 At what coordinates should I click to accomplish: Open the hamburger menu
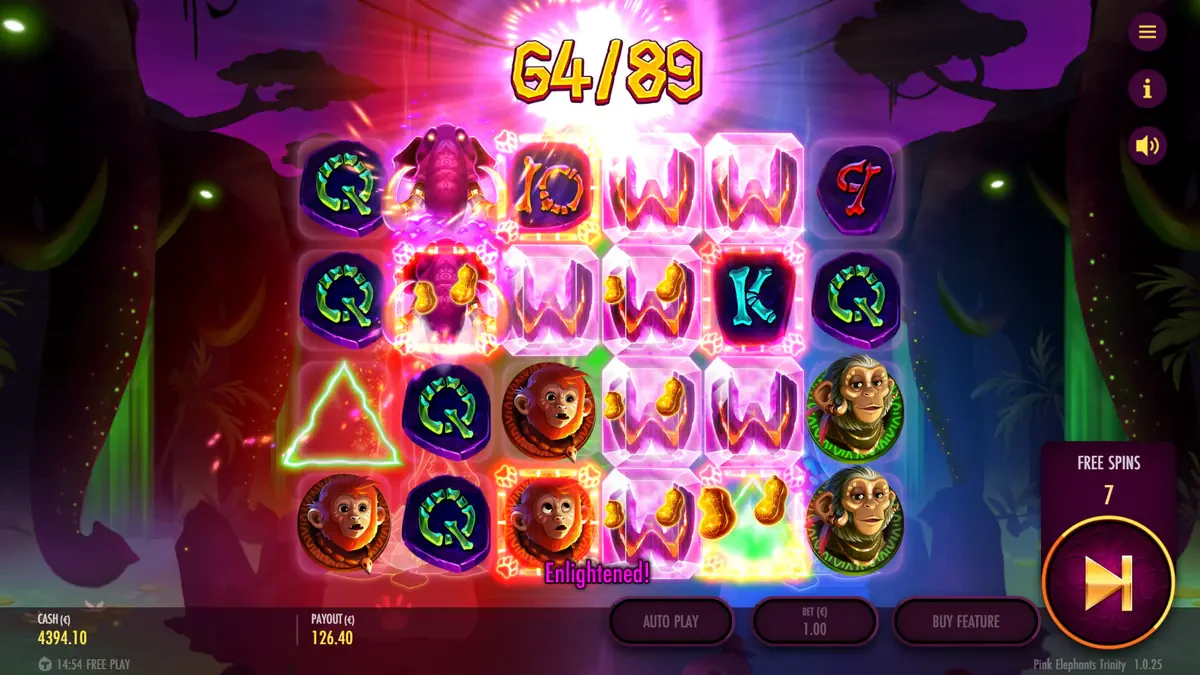pos(1147,32)
